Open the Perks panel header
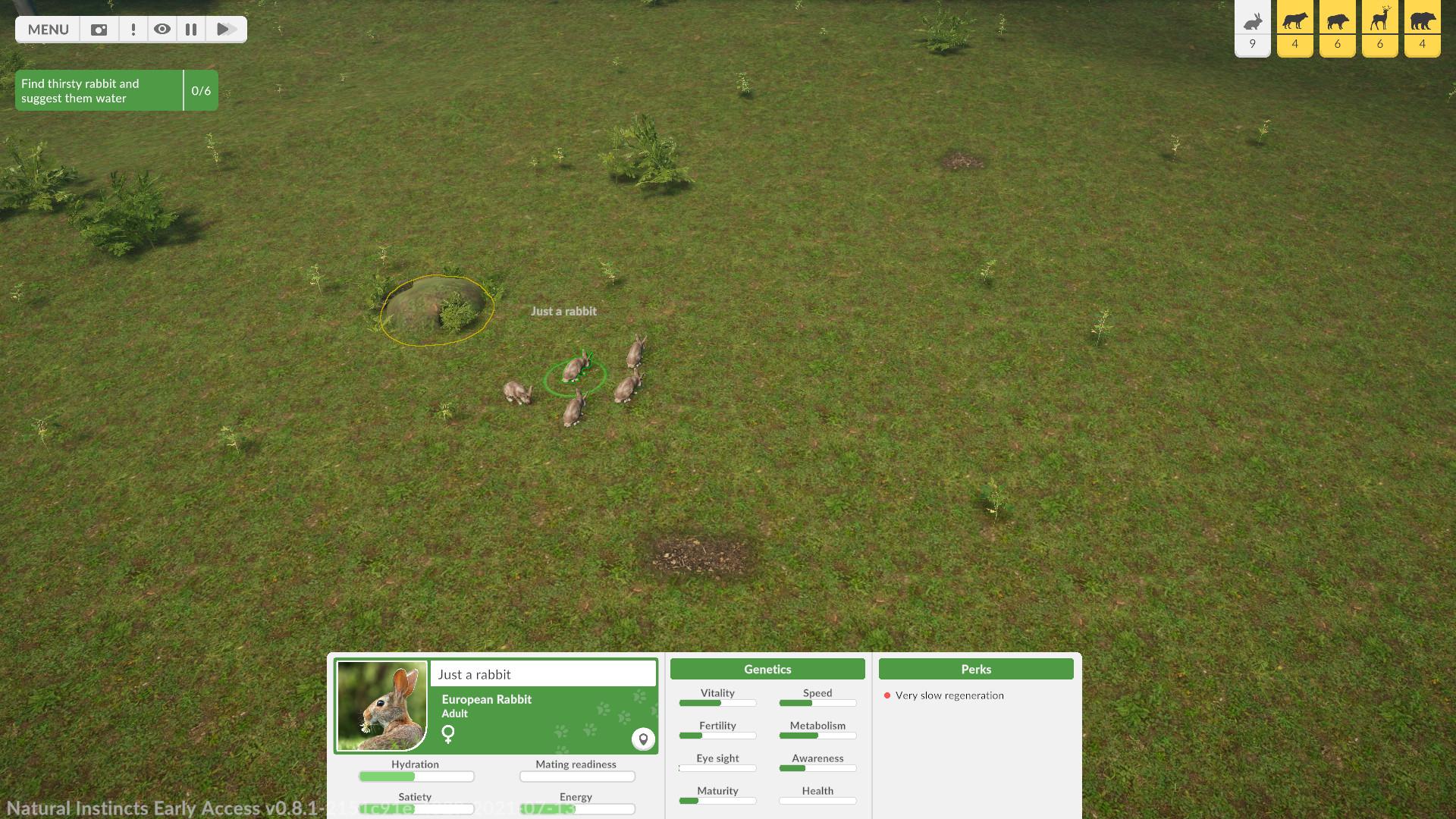This screenshot has height=819, width=1456. [x=976, y=669]
